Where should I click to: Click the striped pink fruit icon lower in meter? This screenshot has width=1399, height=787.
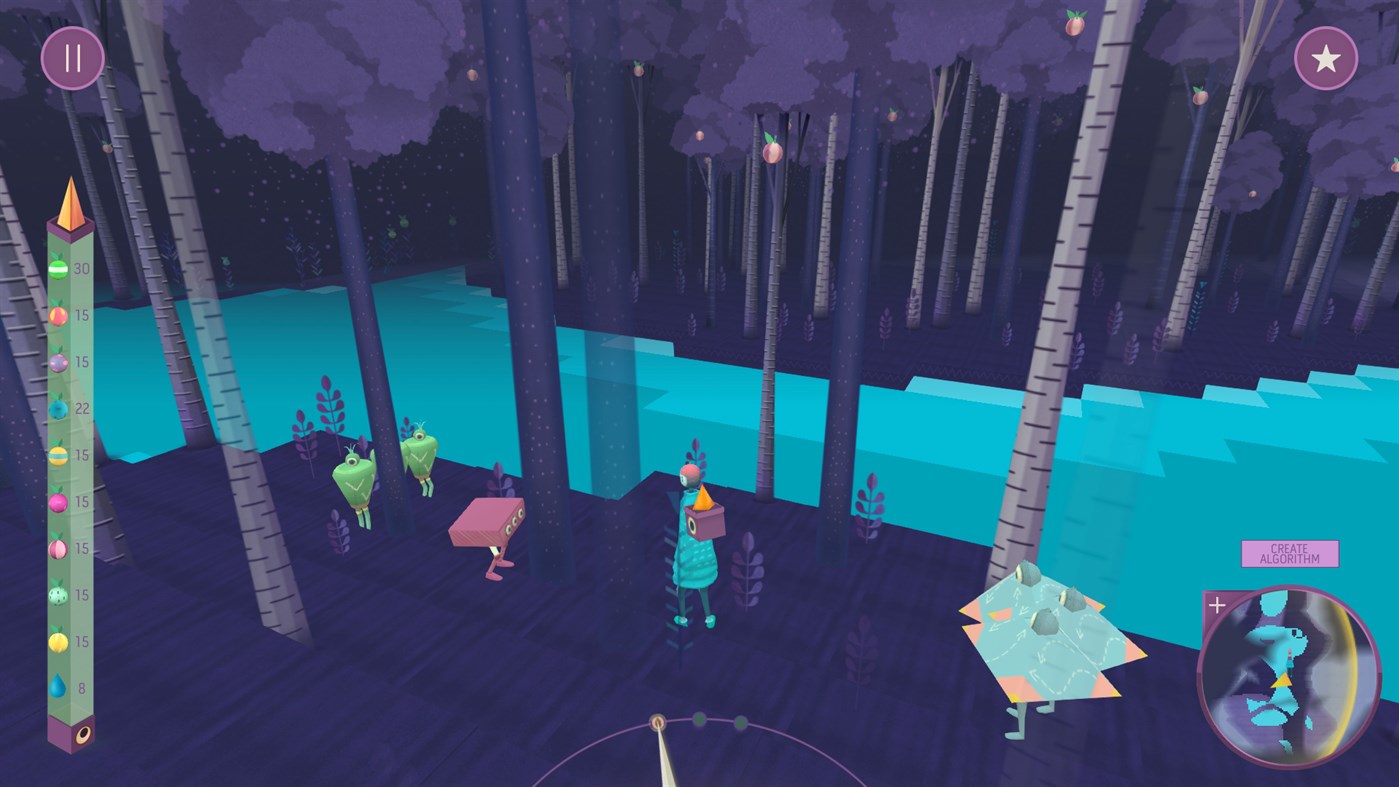click(57, 548)
